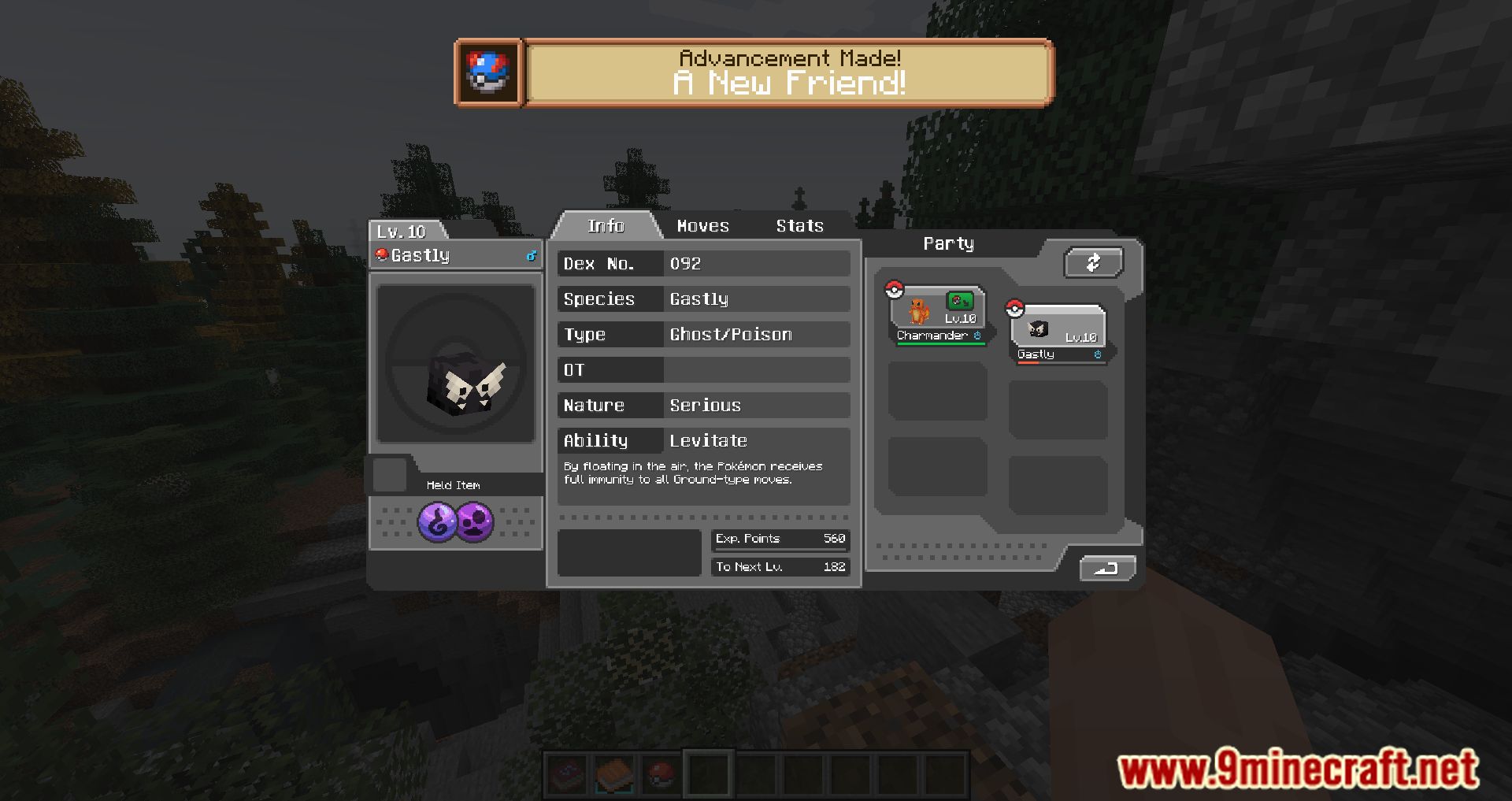The image size is (1512, 801).
Task: Select the Poké Ball in the hotbar
Action: [661, 774]
